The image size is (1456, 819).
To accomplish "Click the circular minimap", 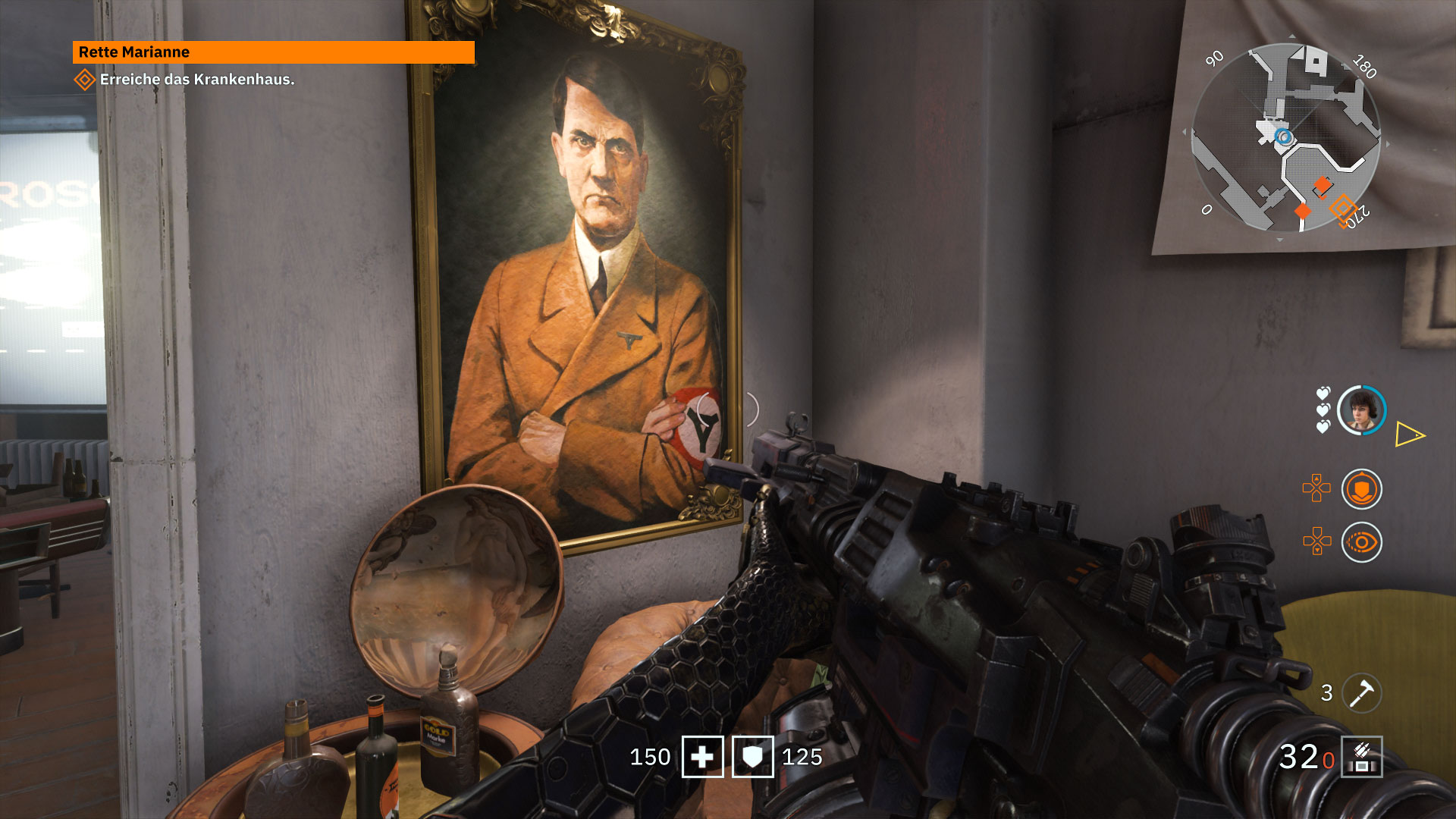I will 1286,137.
